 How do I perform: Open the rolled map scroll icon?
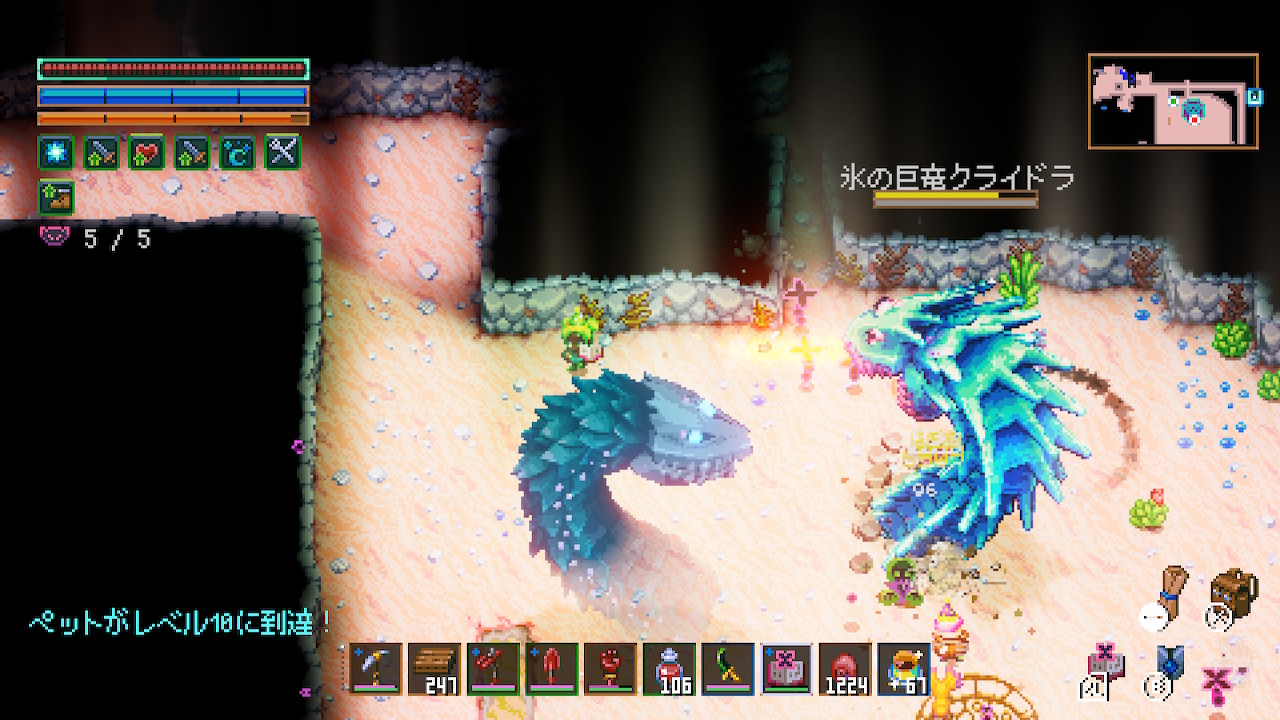tap(1173, 592)
